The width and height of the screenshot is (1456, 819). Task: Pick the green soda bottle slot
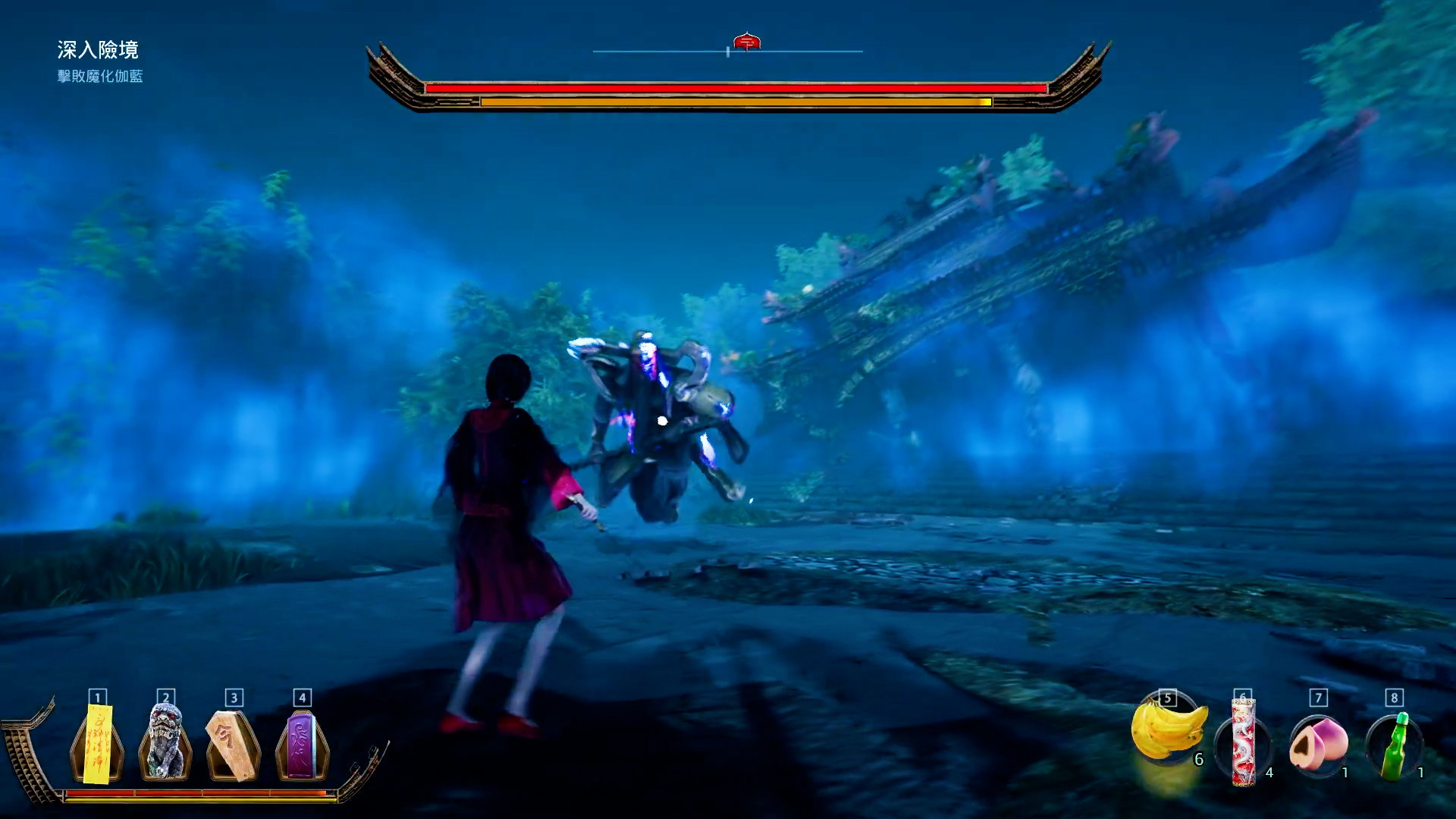[1394, 746]
